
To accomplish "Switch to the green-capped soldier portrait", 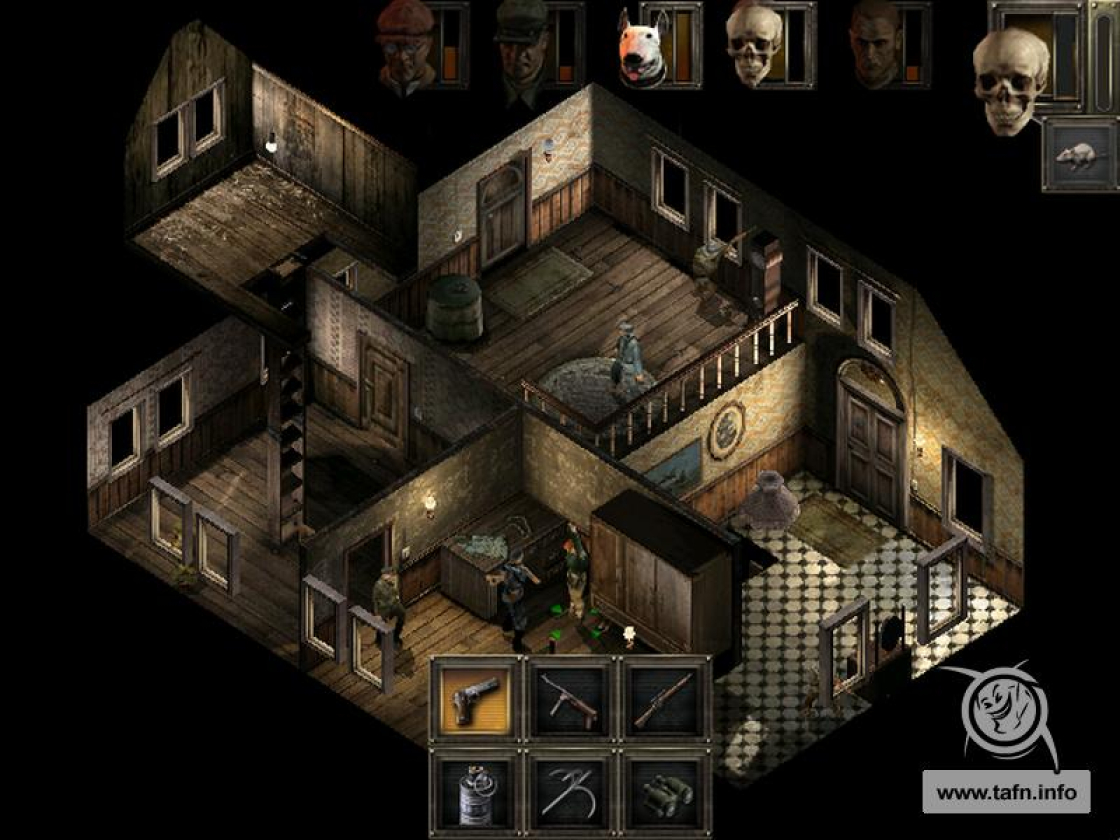I will point(521,44).
